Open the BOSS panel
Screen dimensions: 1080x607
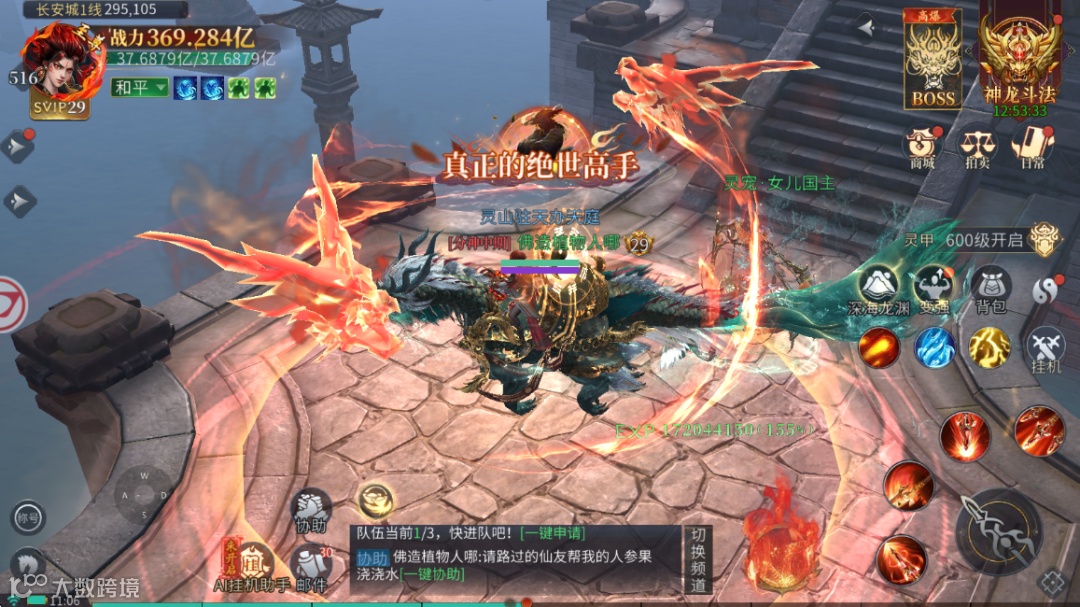(932, 60)
